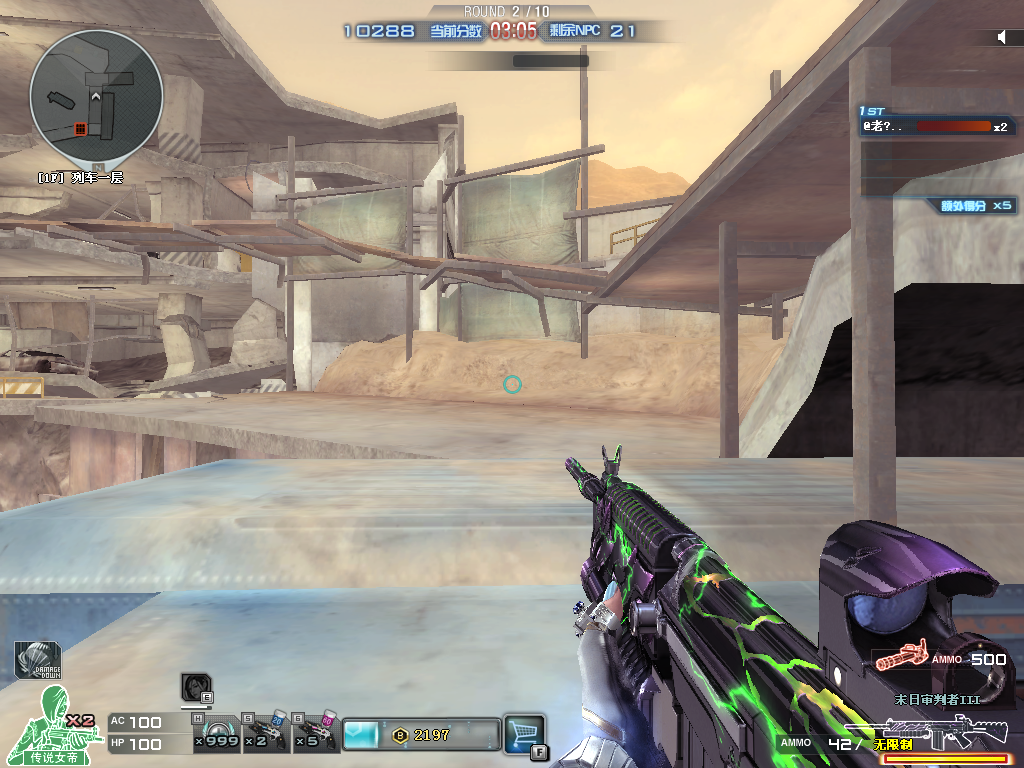Toggle the sound speaker icon
The height and width of the screenshot is (768, 1024).
pos(1002,38)
